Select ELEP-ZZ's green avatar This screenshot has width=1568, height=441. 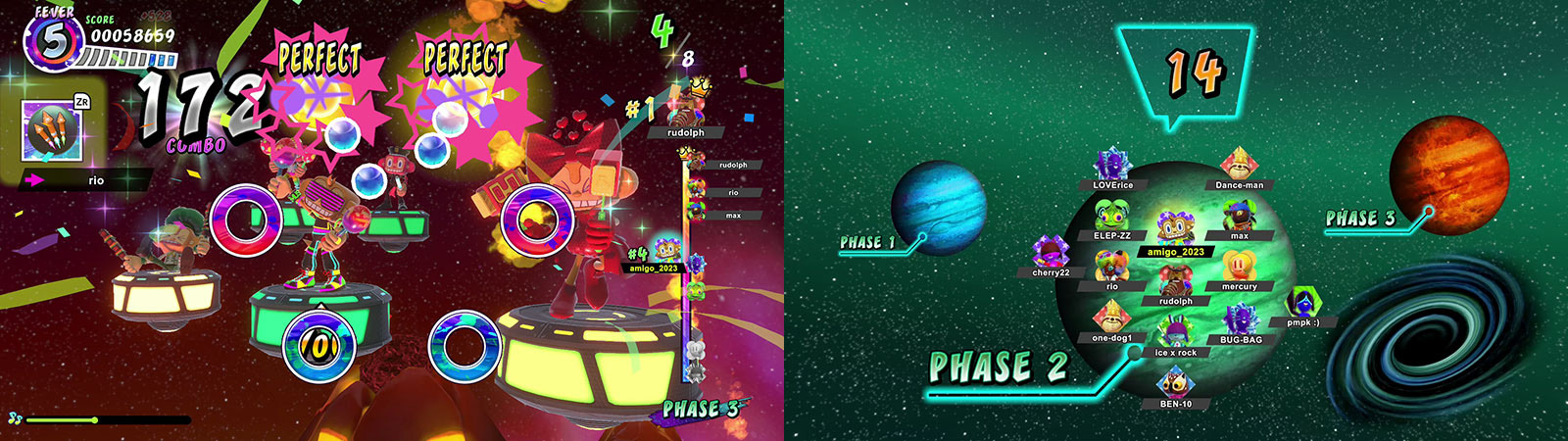(x=1111, y=216)
